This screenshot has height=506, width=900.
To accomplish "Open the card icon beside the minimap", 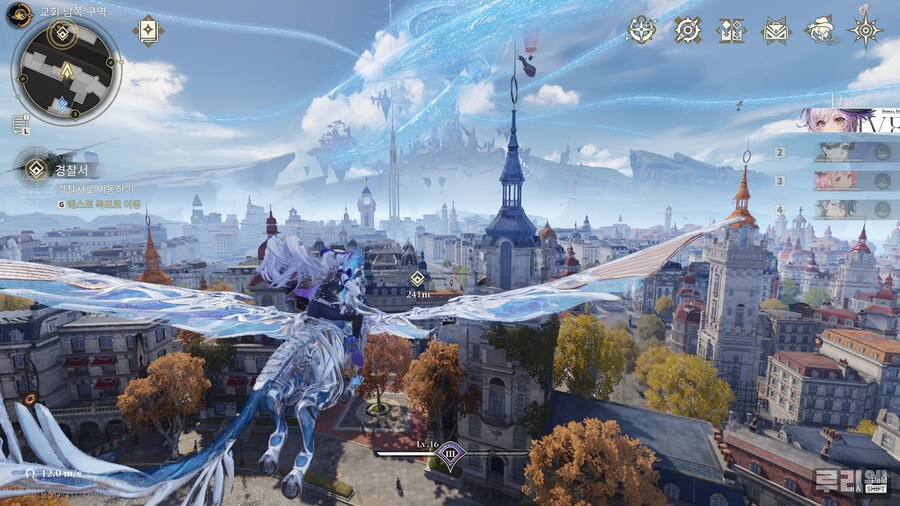I will 148,30.
